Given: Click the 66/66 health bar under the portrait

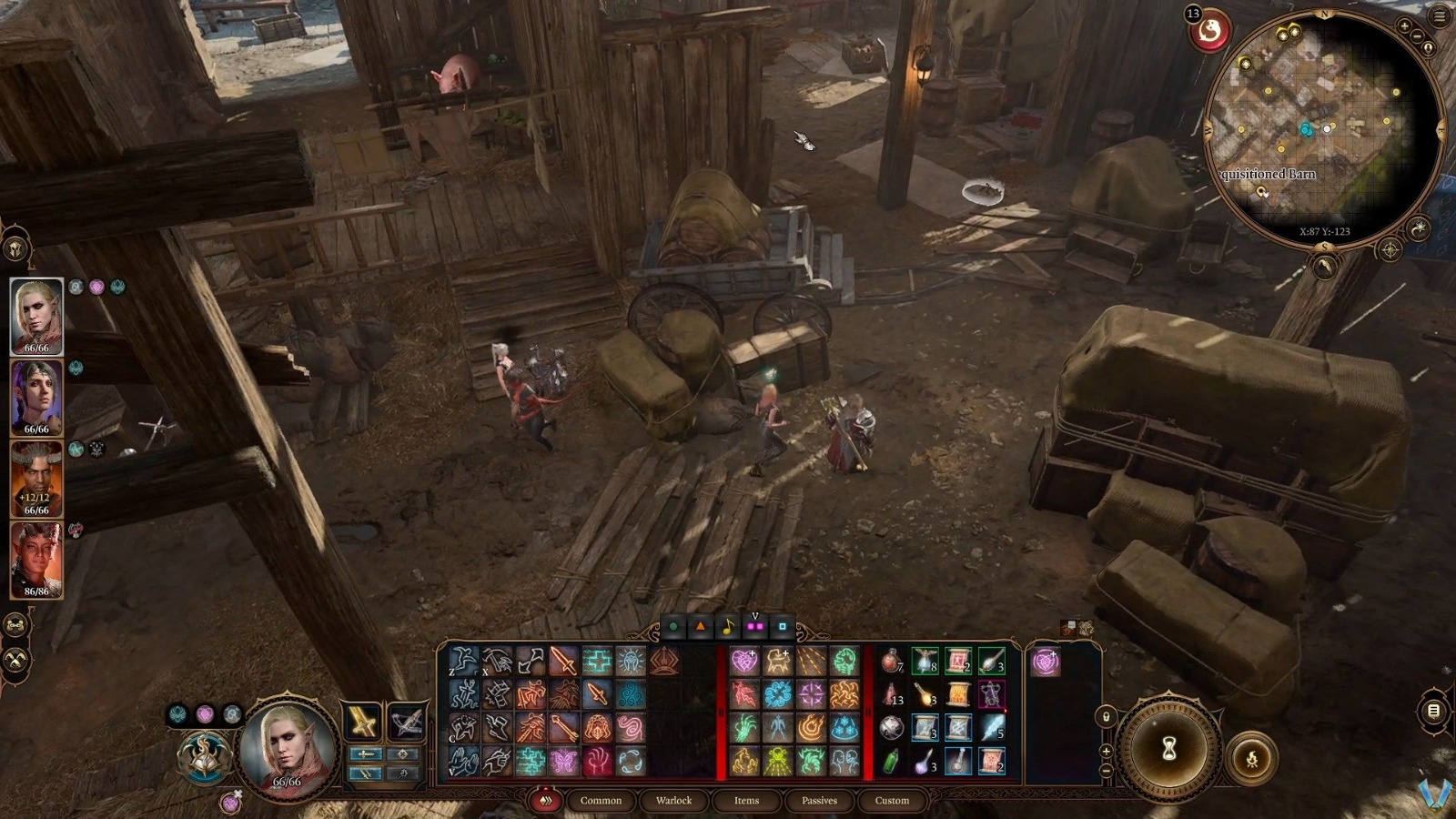Looking at the screenshot, I should (287, 781).
